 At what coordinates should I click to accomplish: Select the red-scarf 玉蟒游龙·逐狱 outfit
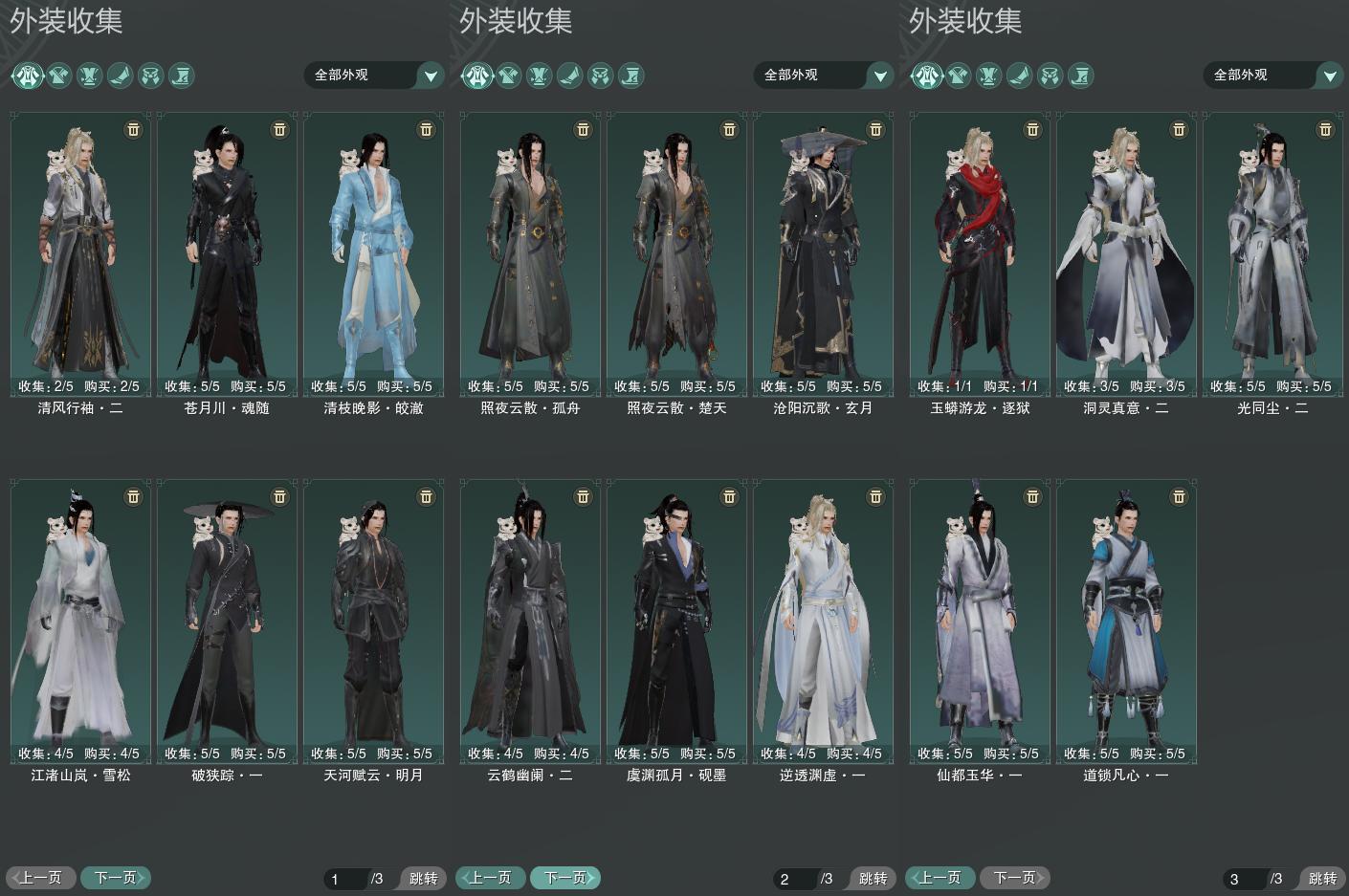click(x=980, y=253)
